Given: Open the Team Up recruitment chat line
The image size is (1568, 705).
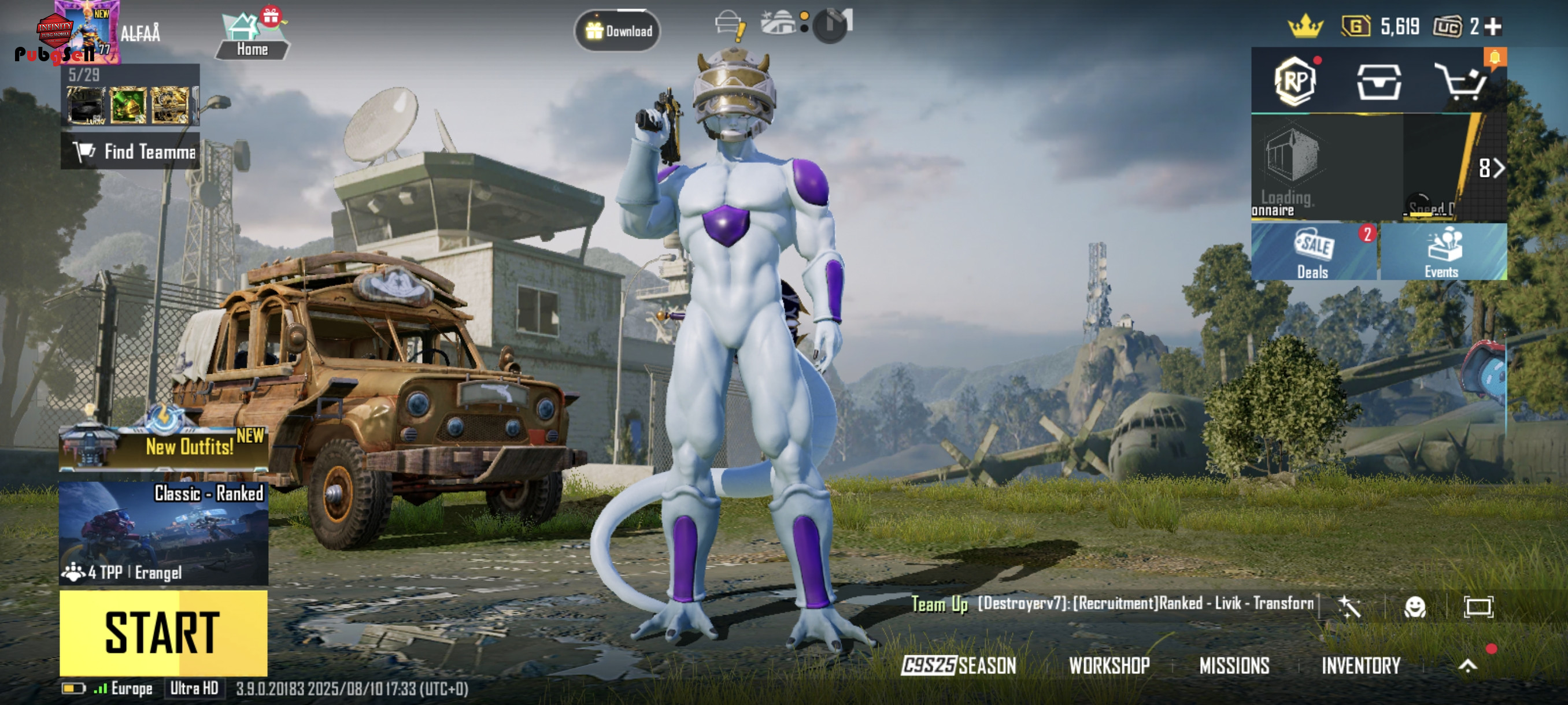Looking at the screenshot, I should (x=1114, y=603).
